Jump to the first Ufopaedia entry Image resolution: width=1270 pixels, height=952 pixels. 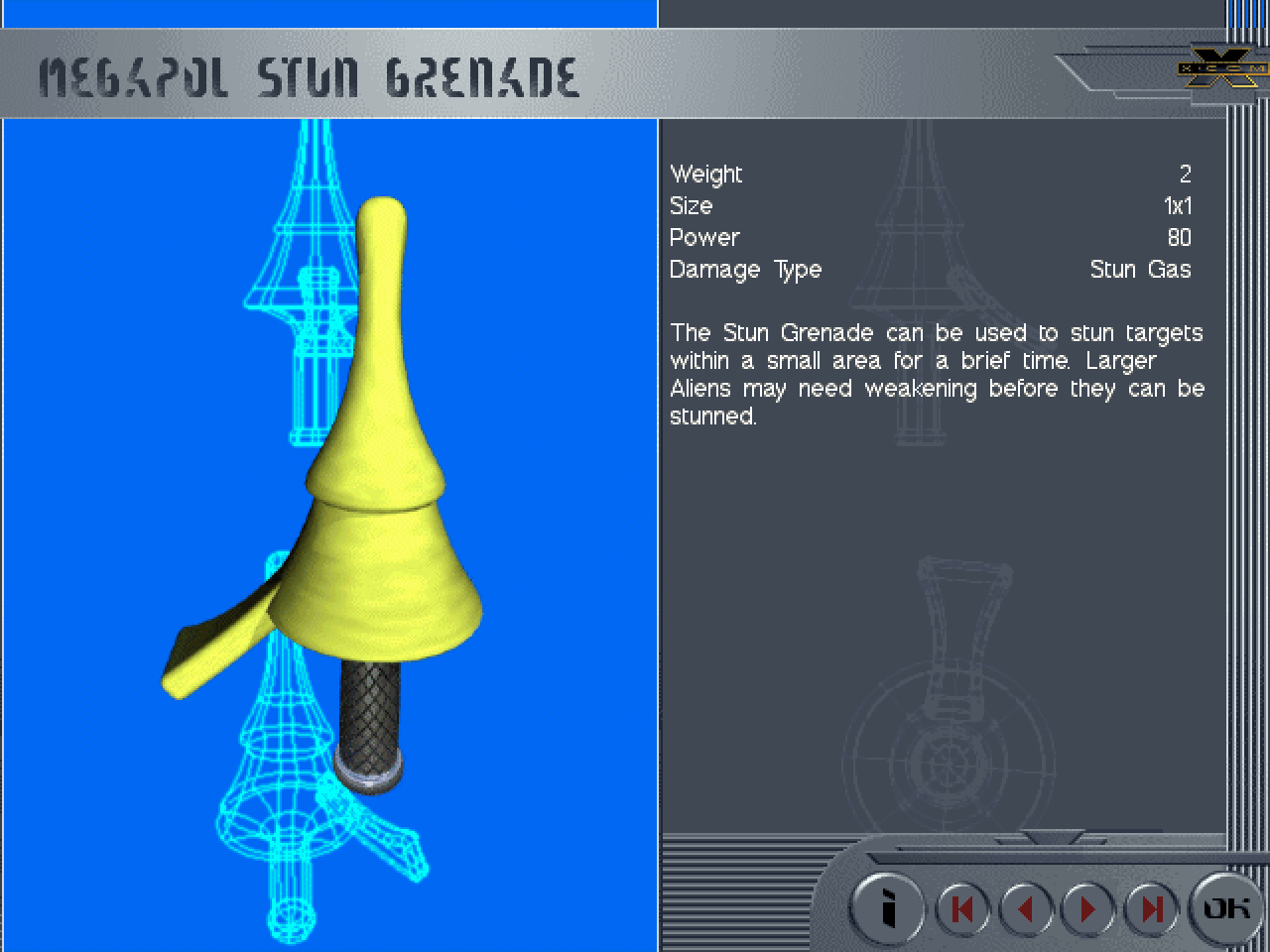click(x=961, y=908)
